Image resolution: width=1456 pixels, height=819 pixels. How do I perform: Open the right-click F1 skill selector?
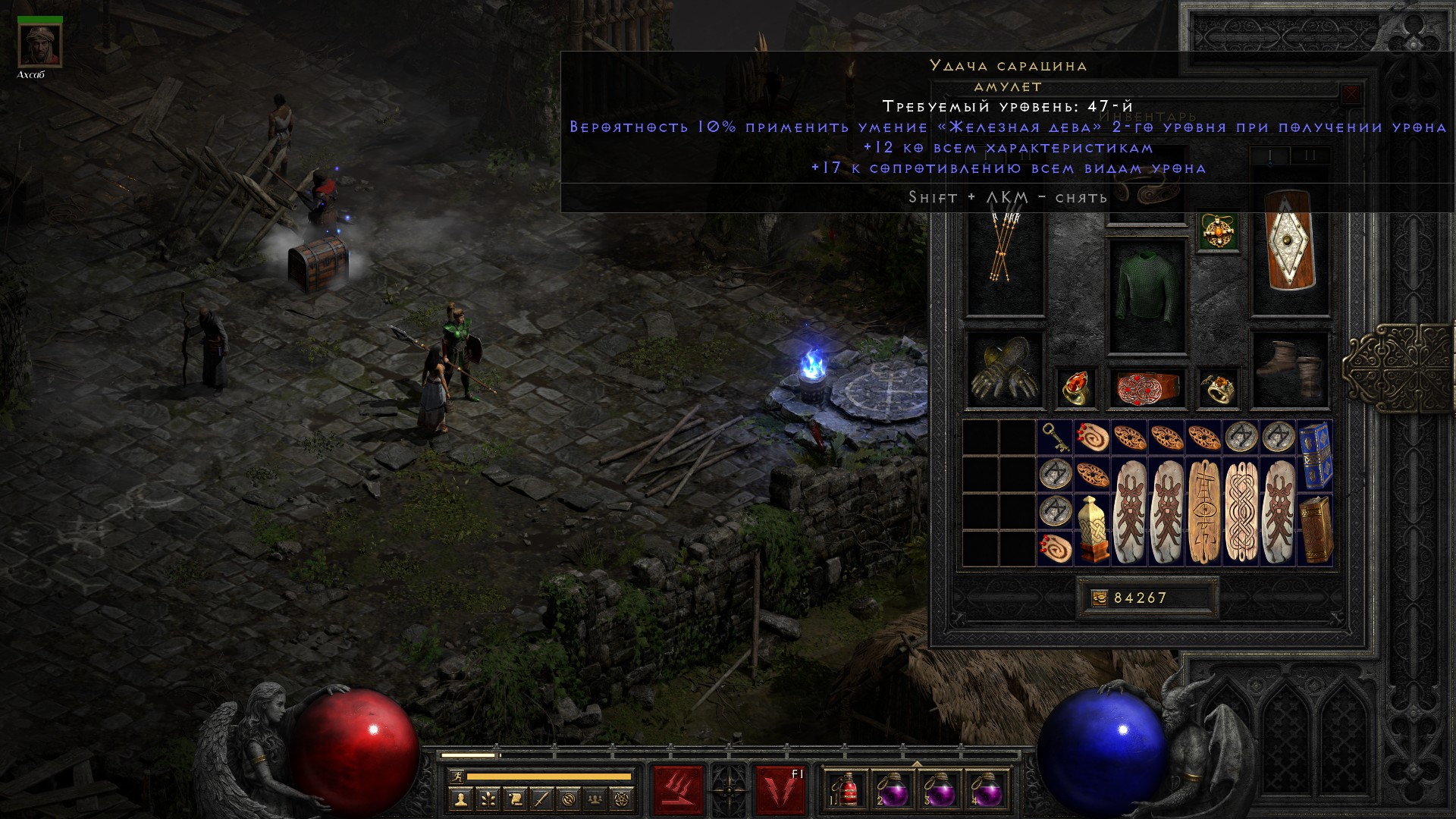pos(780,790)
